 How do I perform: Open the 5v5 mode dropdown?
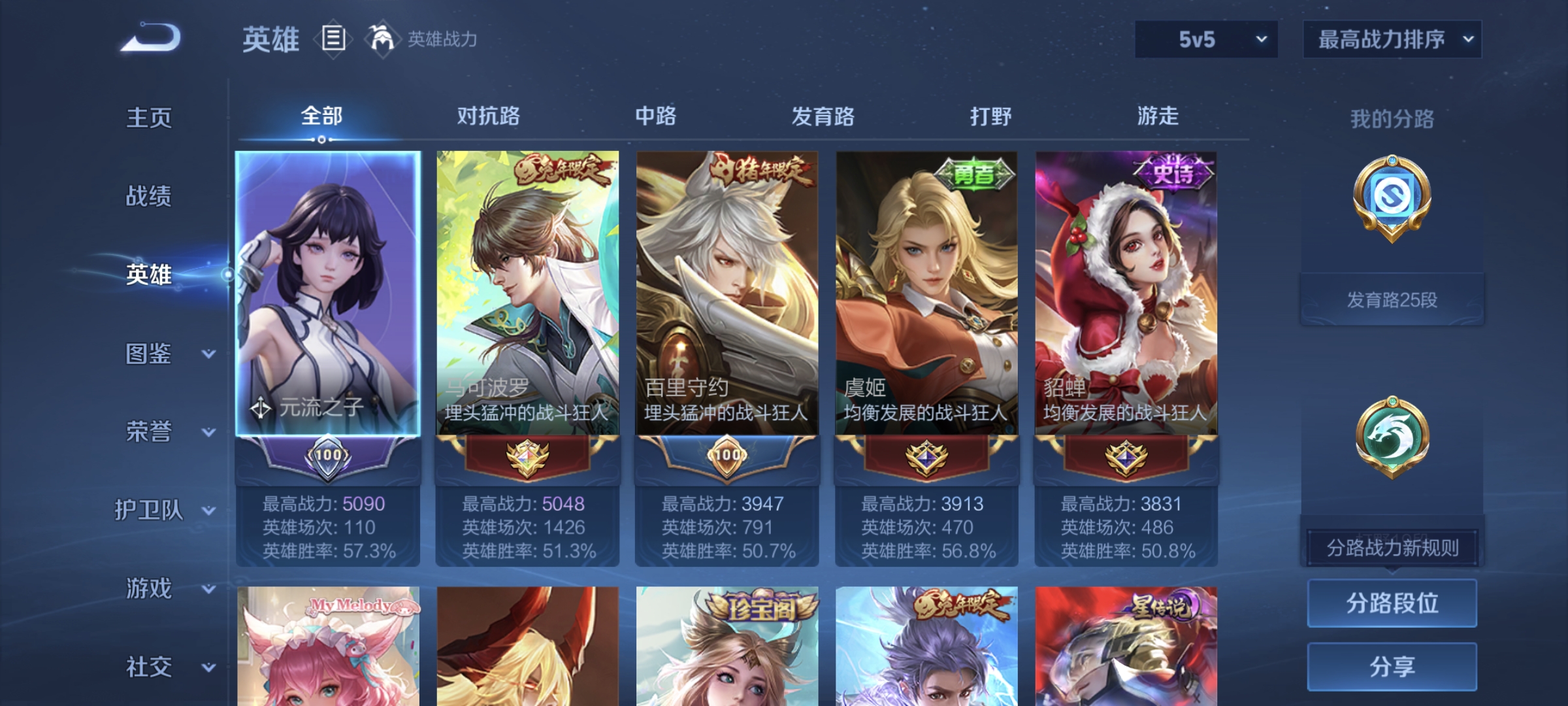[x=1205, y=39]
